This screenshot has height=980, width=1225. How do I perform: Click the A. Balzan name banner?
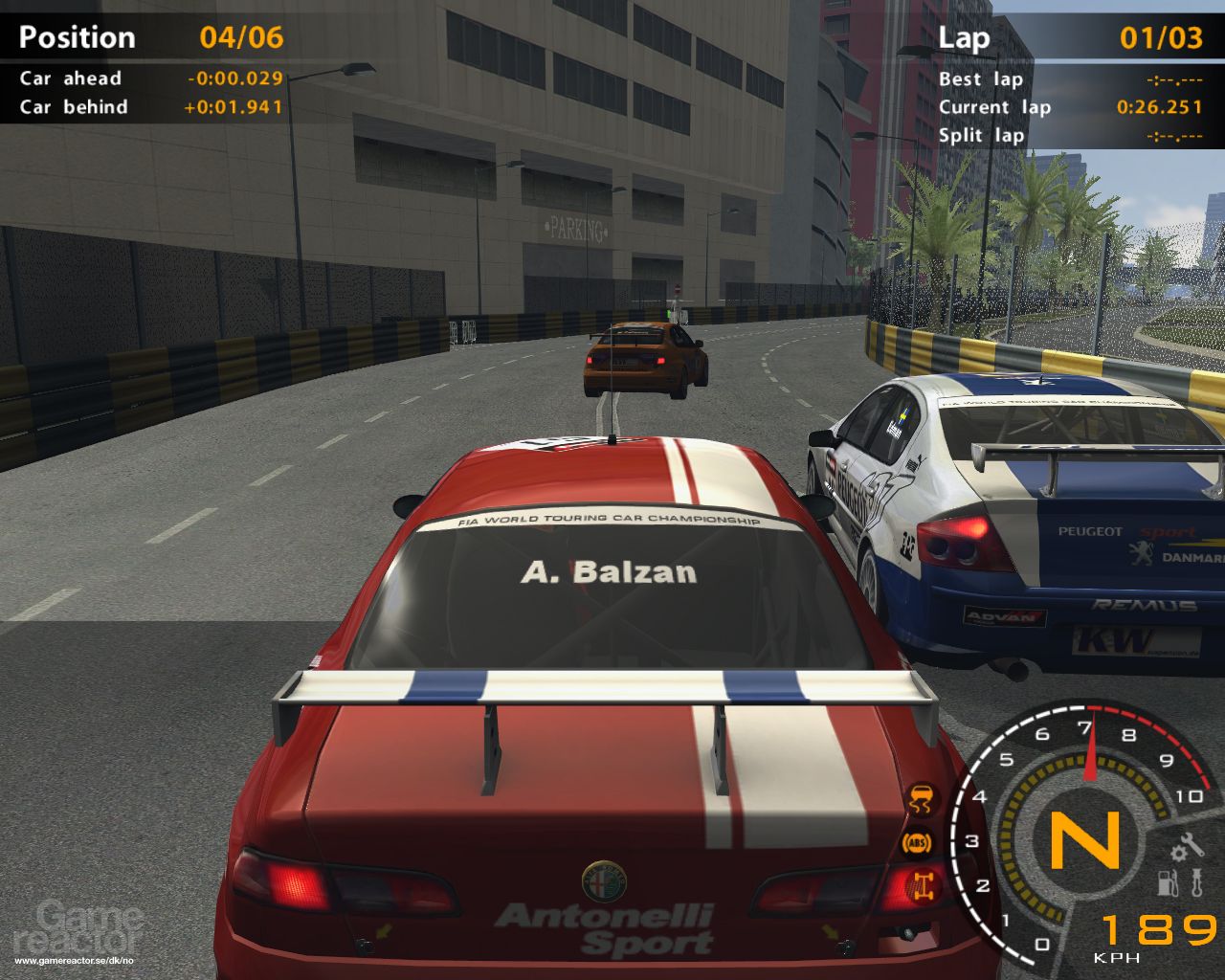pos(610,573)
